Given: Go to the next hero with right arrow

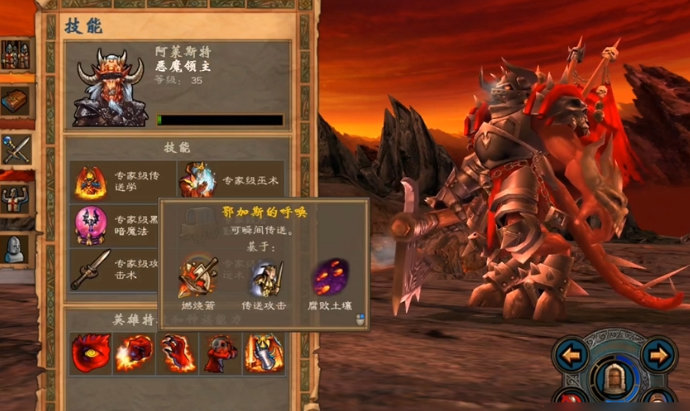Looking at the screenshot, I should pos(657,354).
